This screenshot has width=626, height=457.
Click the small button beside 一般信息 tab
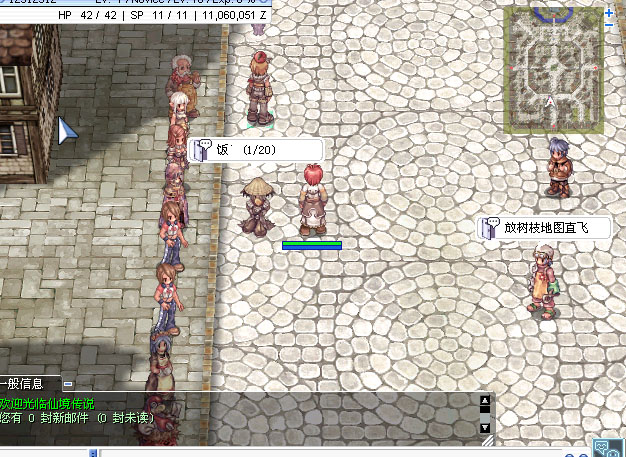point(68,383)
